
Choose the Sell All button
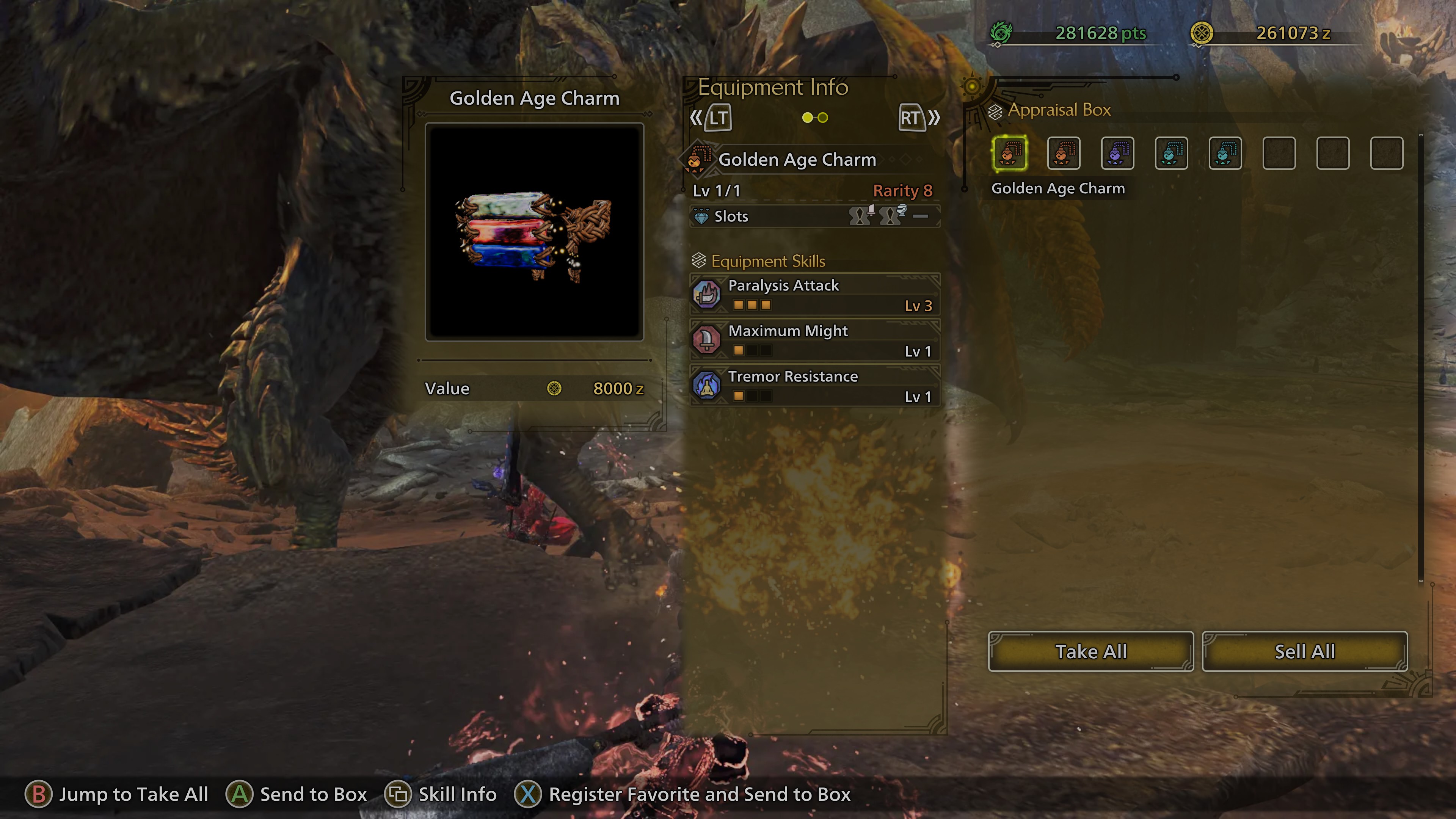(1304, 652)
